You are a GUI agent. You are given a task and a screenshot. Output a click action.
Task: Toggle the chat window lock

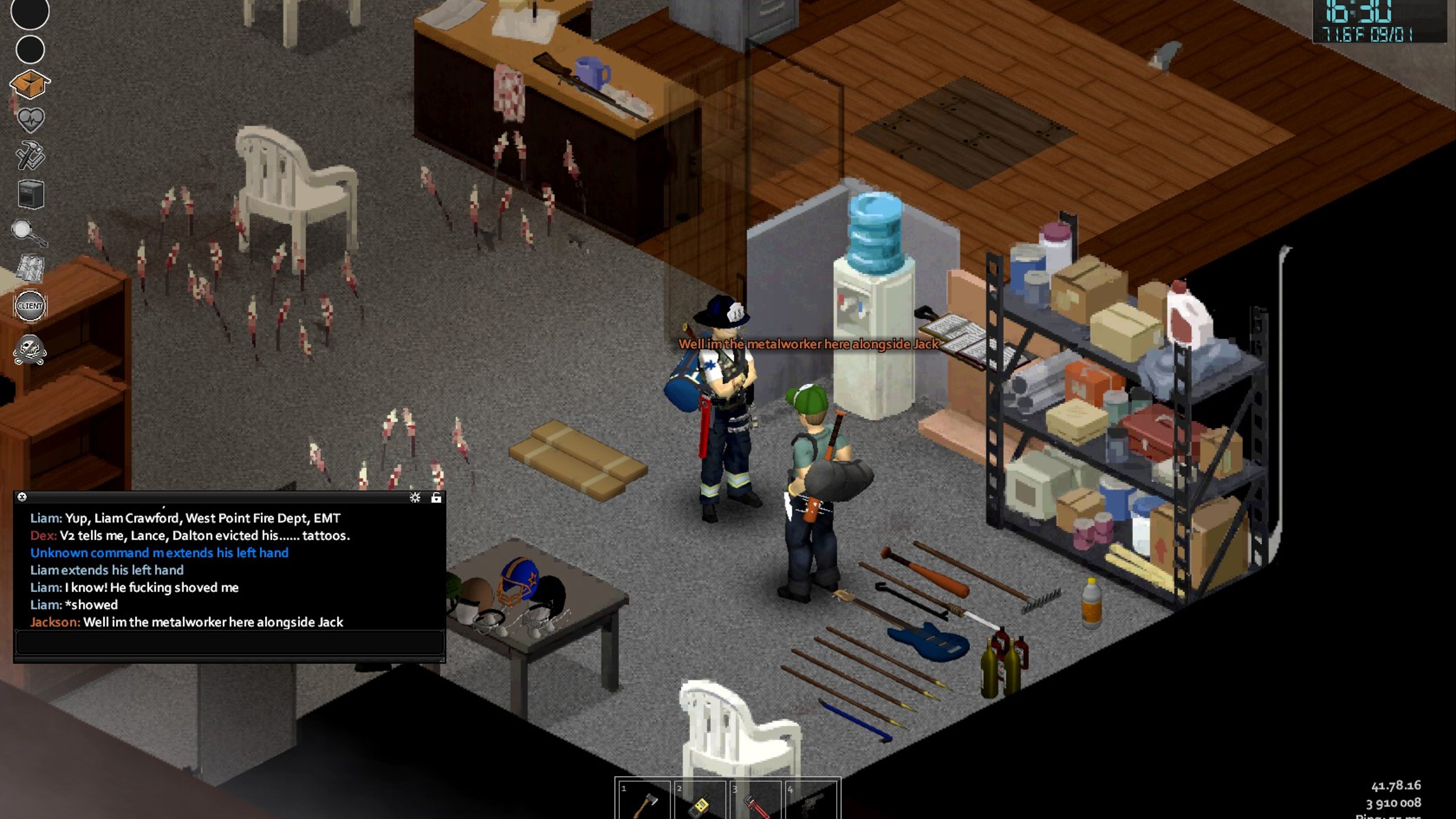(436, 497)
